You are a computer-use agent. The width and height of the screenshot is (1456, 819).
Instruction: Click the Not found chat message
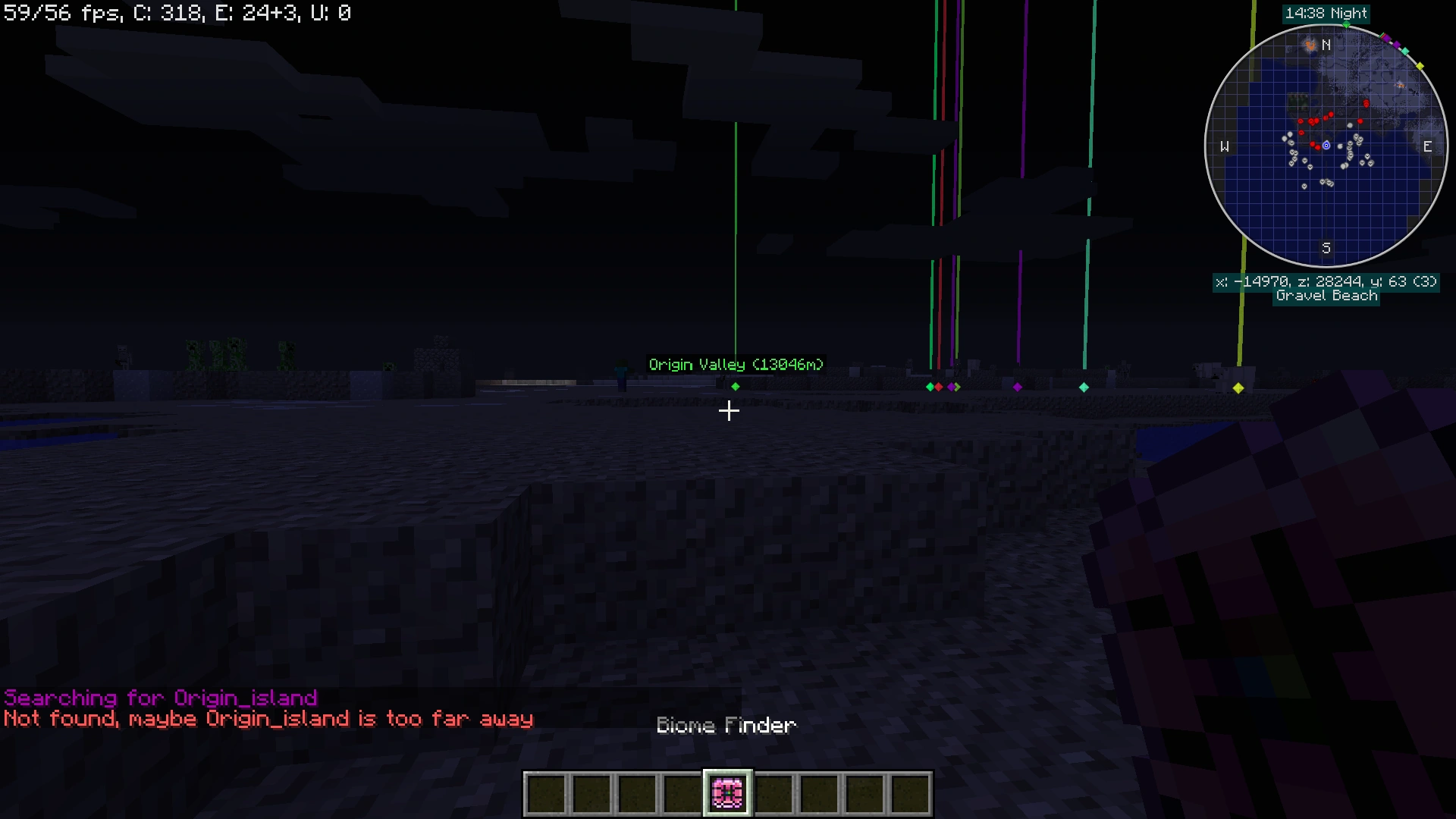pos(268,719)
